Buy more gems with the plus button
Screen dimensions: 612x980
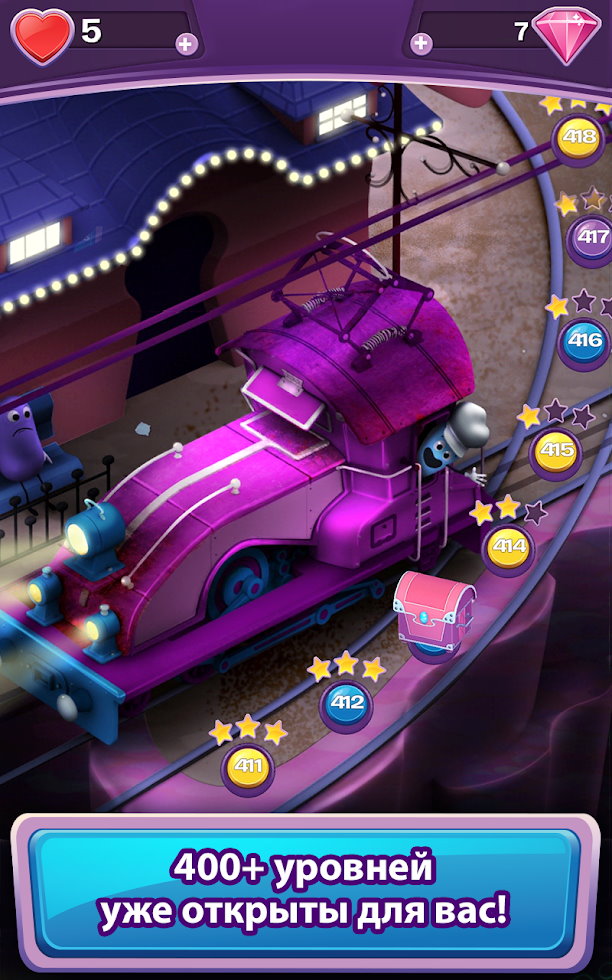point(422,43)
